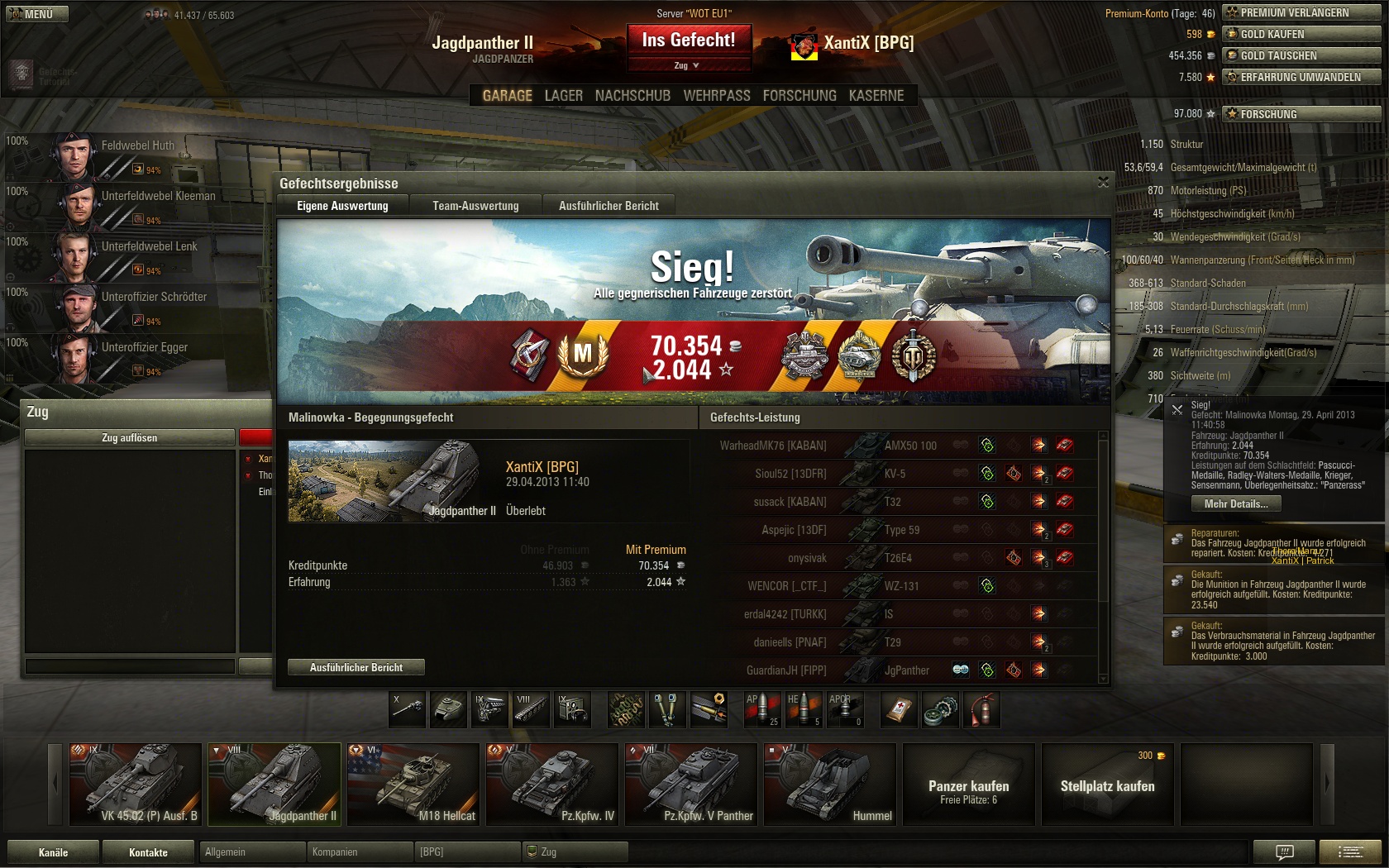Image resolution: width=1389 pixels, height=868 pixels.
Task: Open the Kontakte panel
Action: [x=148, y=852]
